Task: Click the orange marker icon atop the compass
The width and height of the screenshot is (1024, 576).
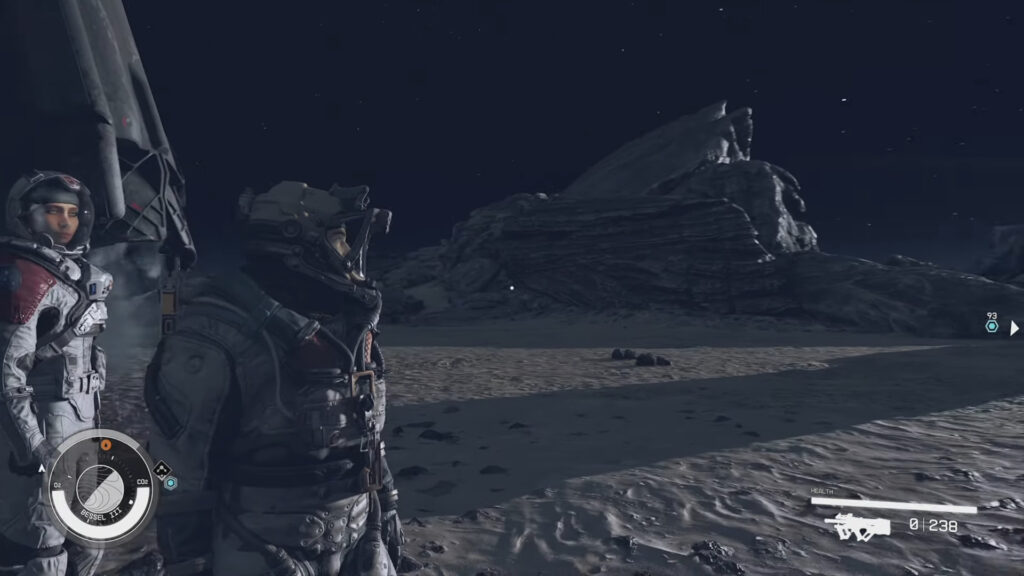Action: pos(105,445)
